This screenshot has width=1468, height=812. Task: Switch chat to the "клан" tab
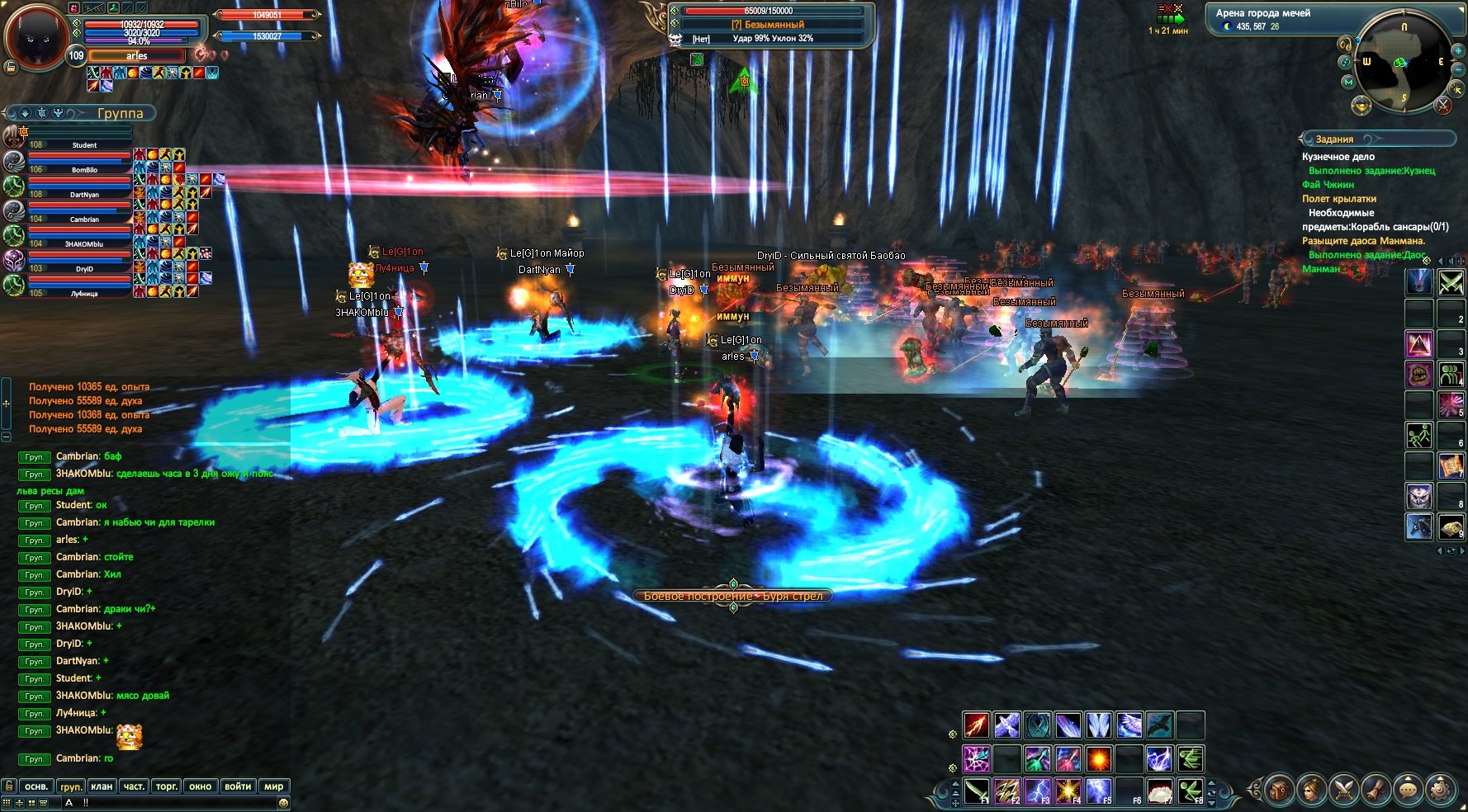click(x=102, y=786)
